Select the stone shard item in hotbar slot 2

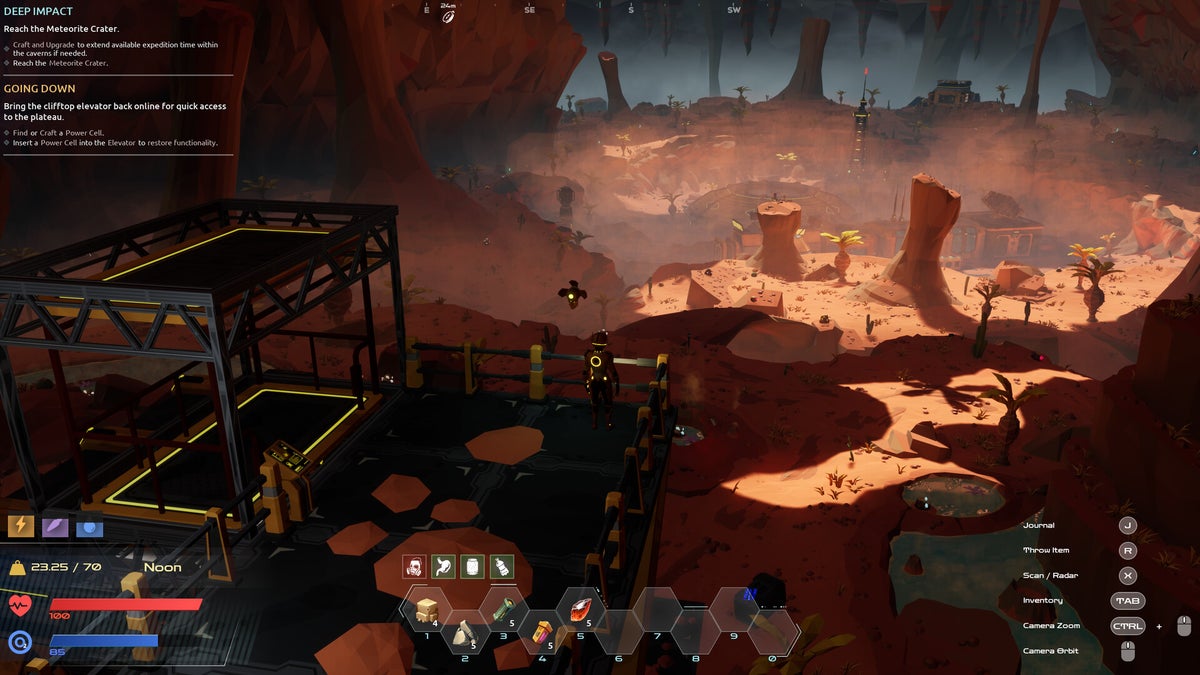465,633
